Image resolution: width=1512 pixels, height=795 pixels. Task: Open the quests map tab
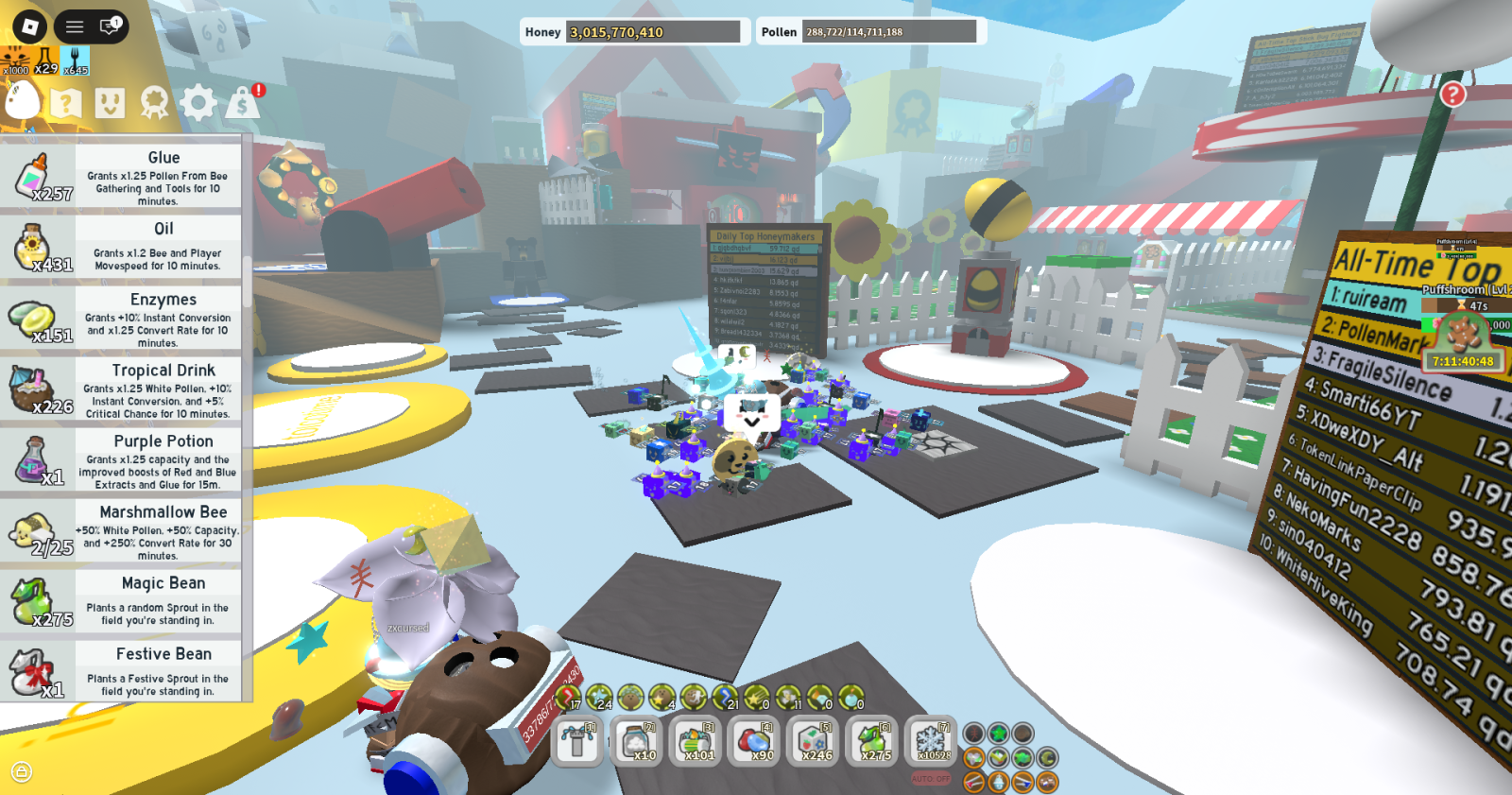tap(66, 102)
